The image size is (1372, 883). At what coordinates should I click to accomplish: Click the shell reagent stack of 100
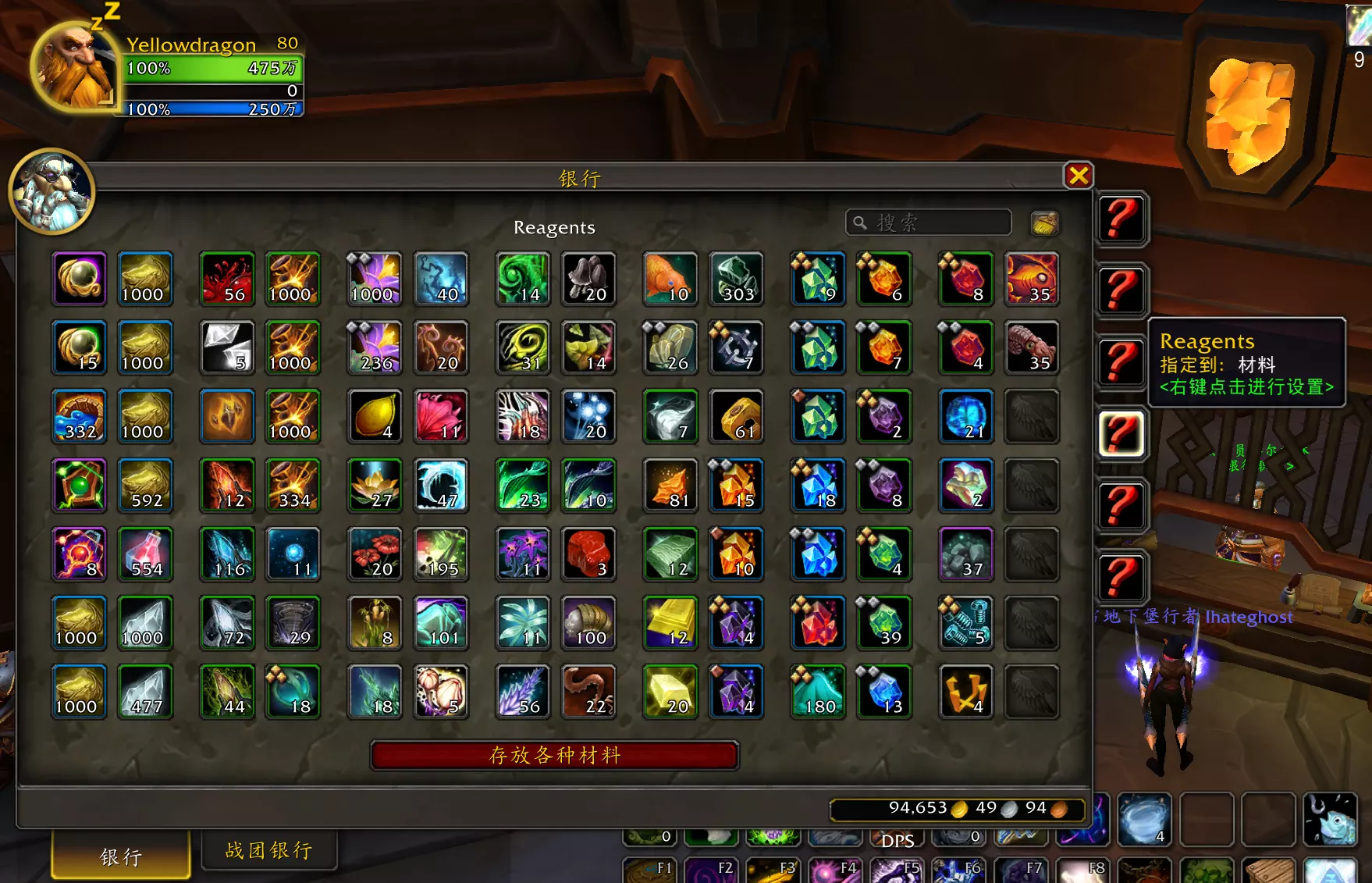[x=589, y=623]
